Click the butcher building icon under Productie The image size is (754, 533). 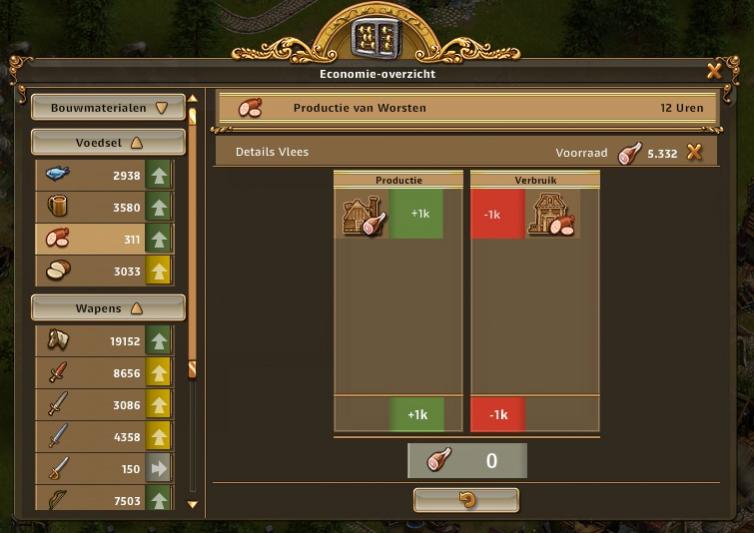click(363, 216)
